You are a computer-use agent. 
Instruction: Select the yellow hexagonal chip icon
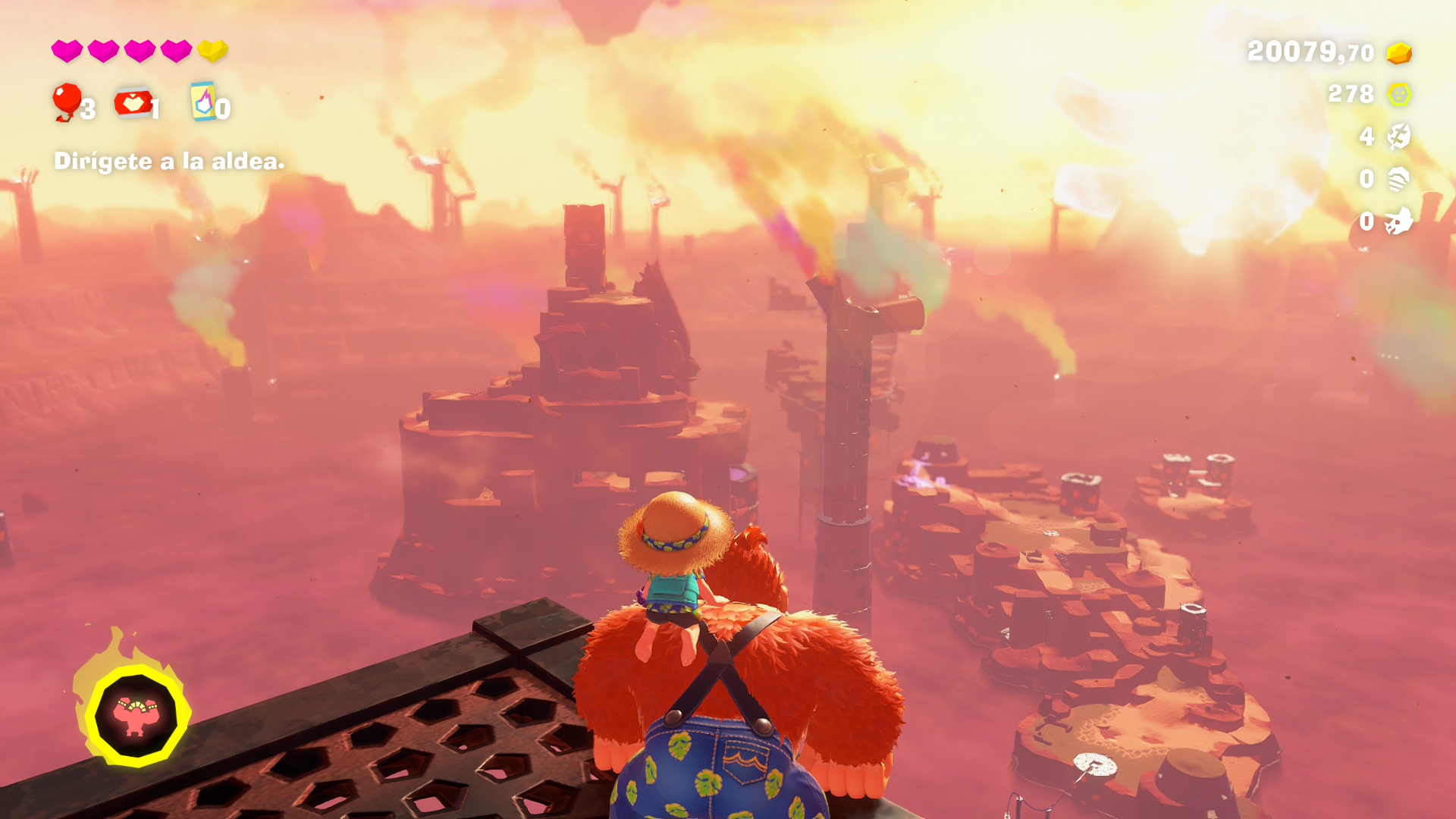(1398, 95)
